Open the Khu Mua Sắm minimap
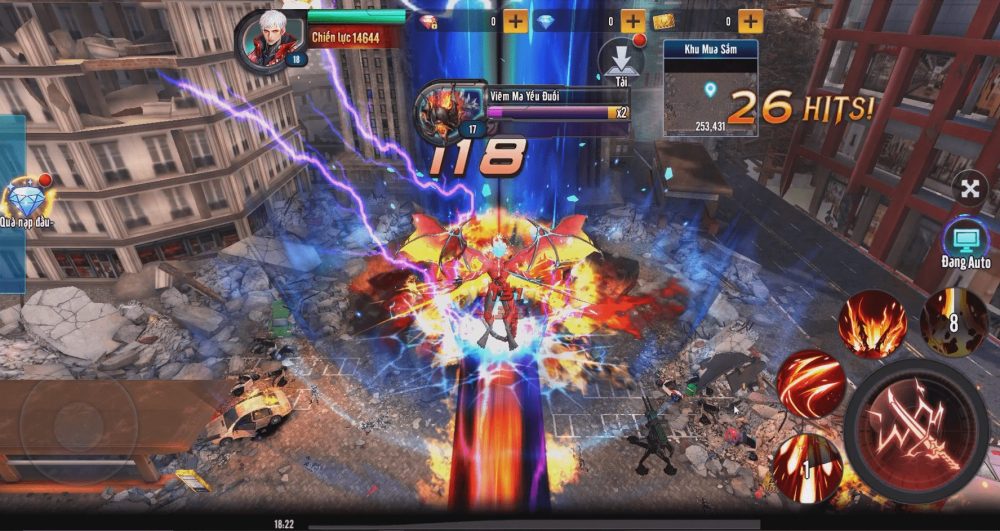This screenshot has height=531, width=1000. tap(710, 88)
